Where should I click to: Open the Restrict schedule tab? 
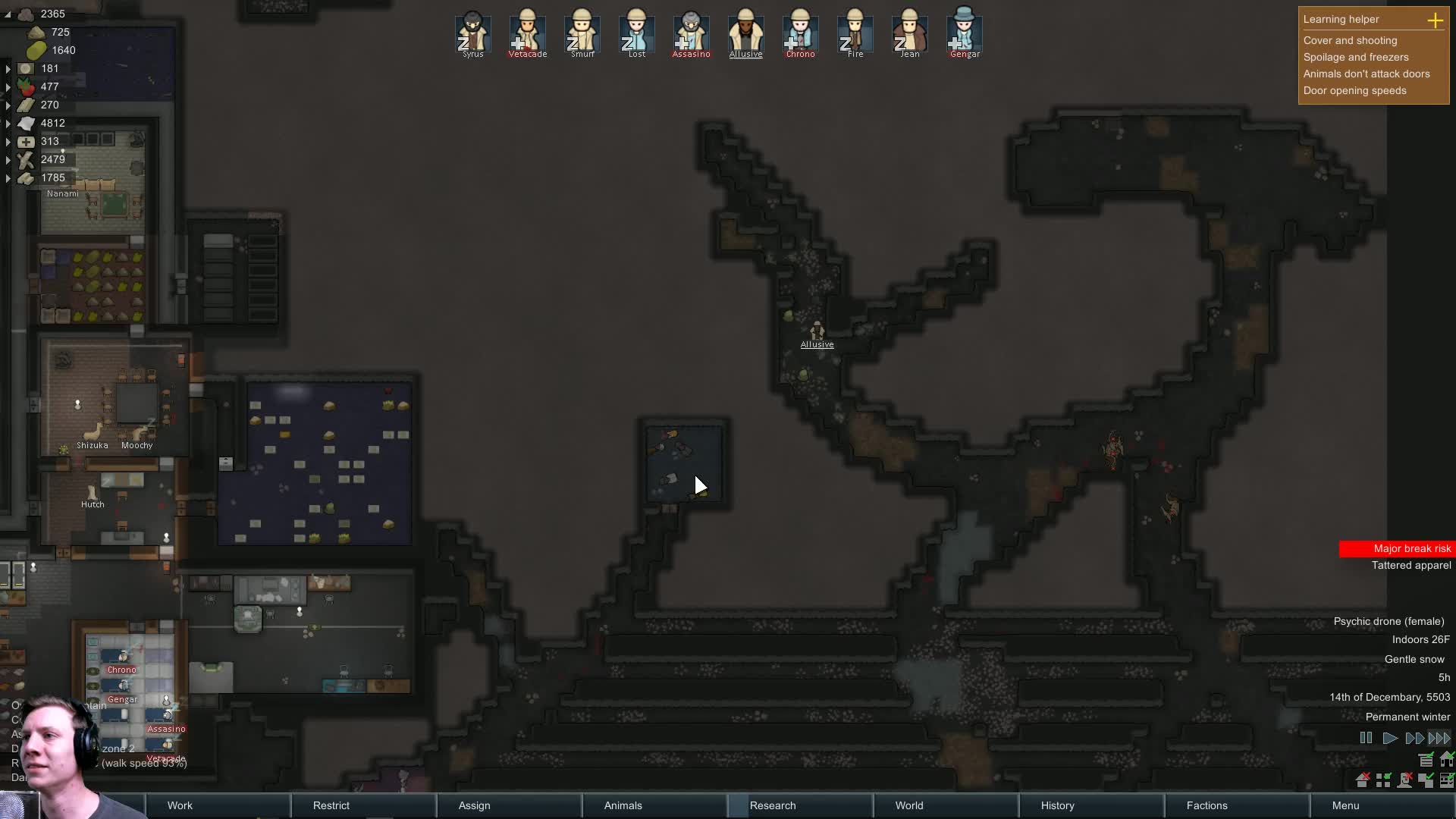(x=331, y=805)
